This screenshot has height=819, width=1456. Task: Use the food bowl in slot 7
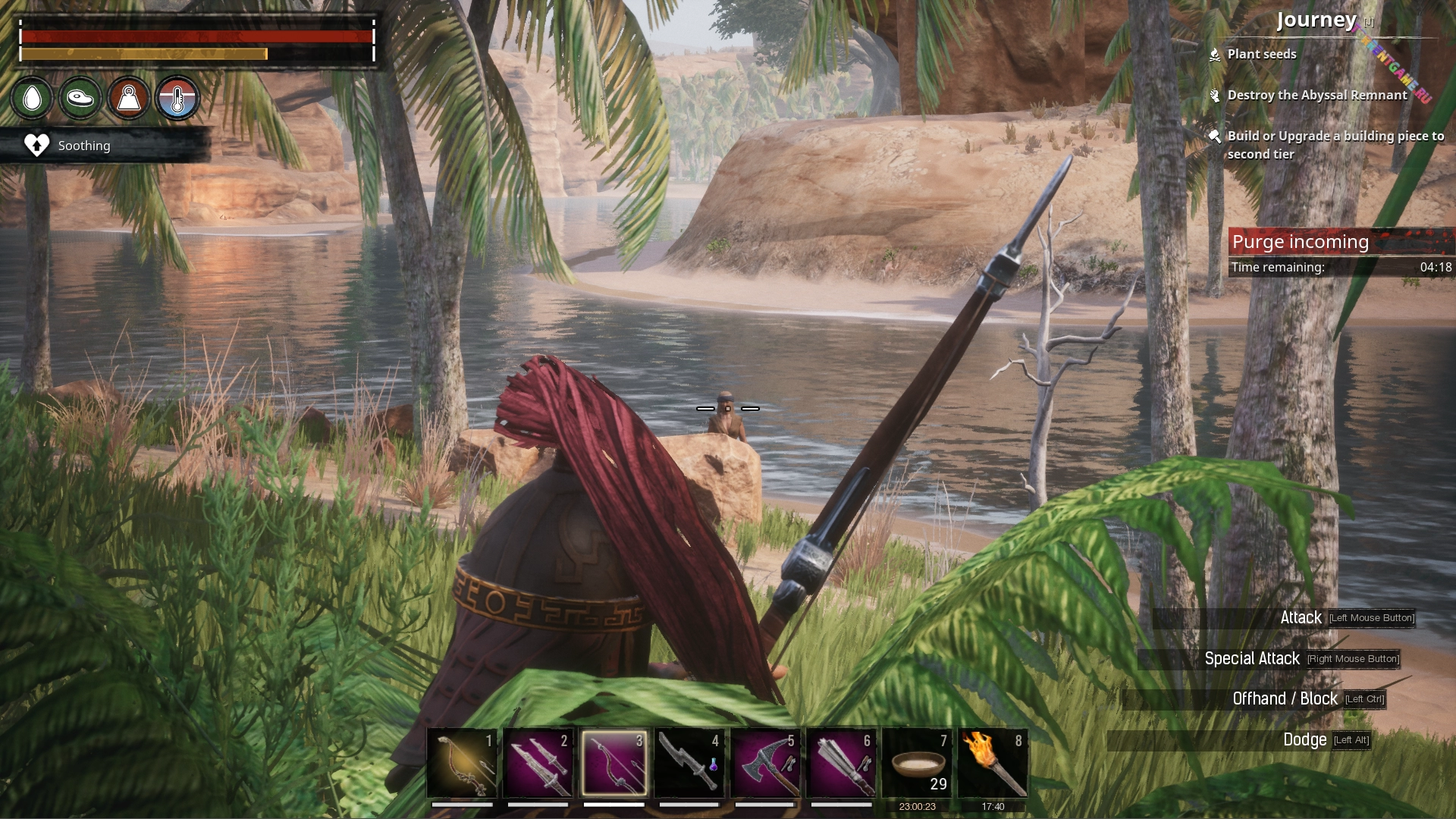click(917, 762)
